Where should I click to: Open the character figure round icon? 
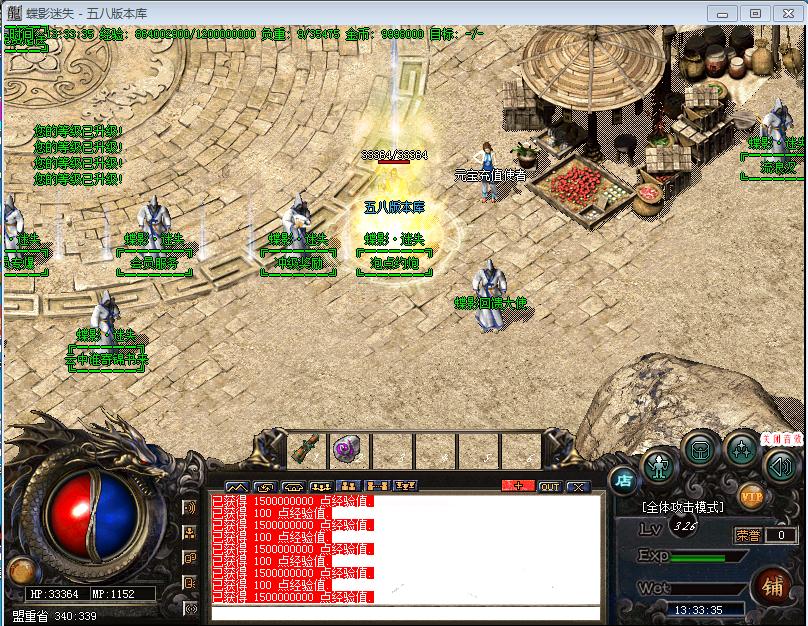pyautogui.click(x=660, y=465)
